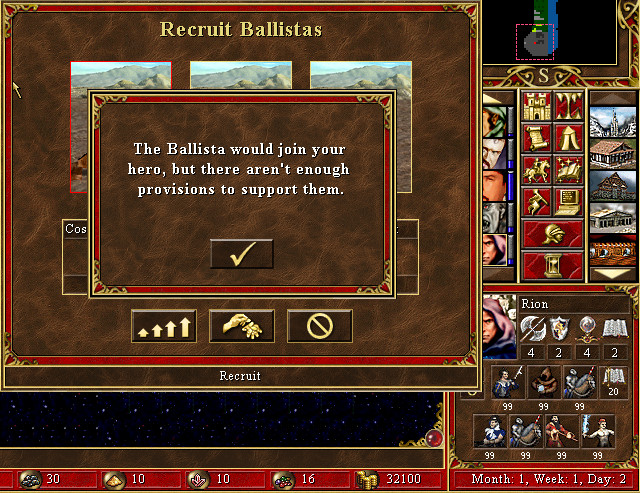The image size is (640, 493).
Task: Put hero to sleep with tent button
Action: pos(569,138)
